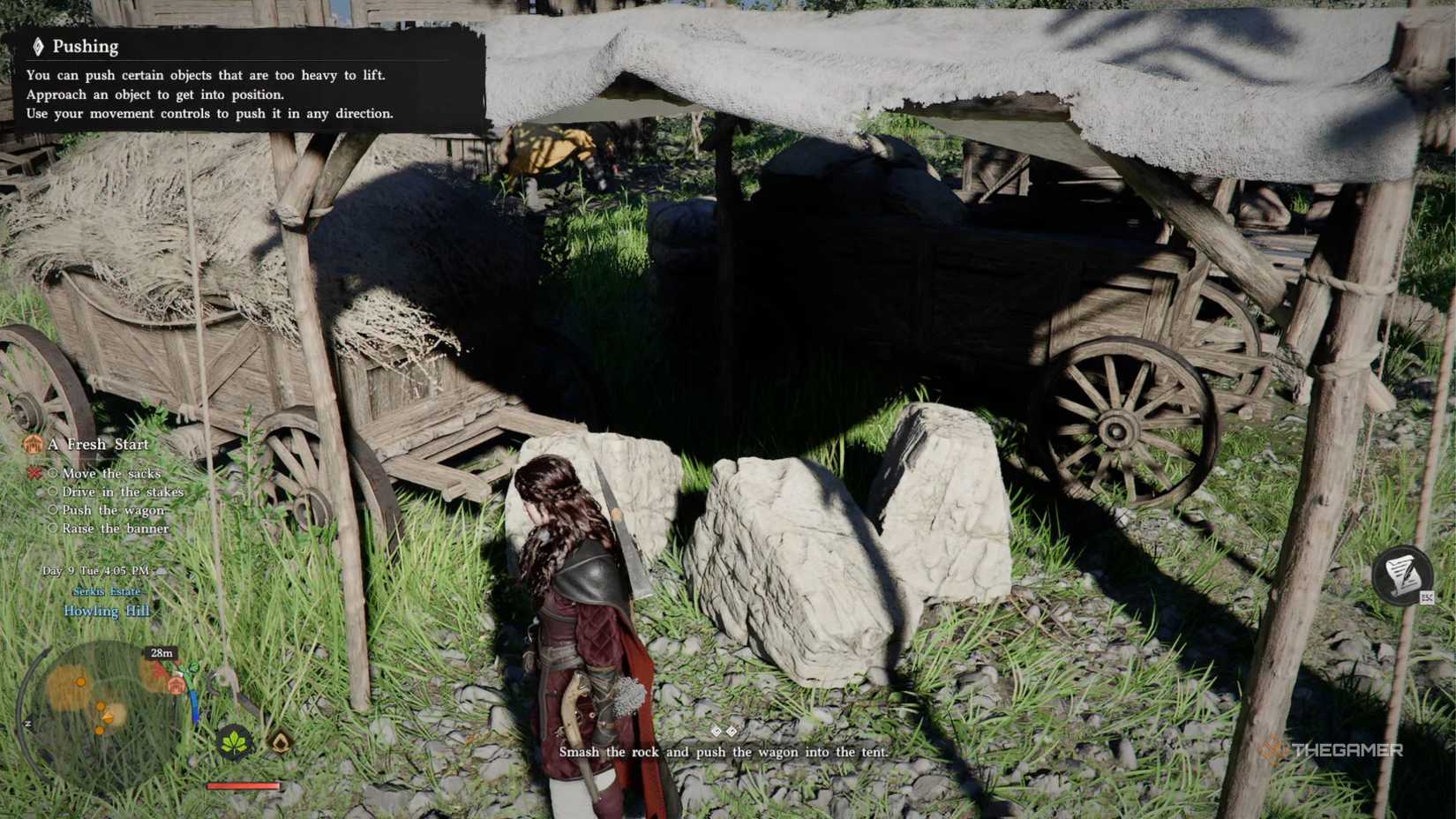
Task: Check the Drive in the stakes objective circle
Action: pos(53,492)
